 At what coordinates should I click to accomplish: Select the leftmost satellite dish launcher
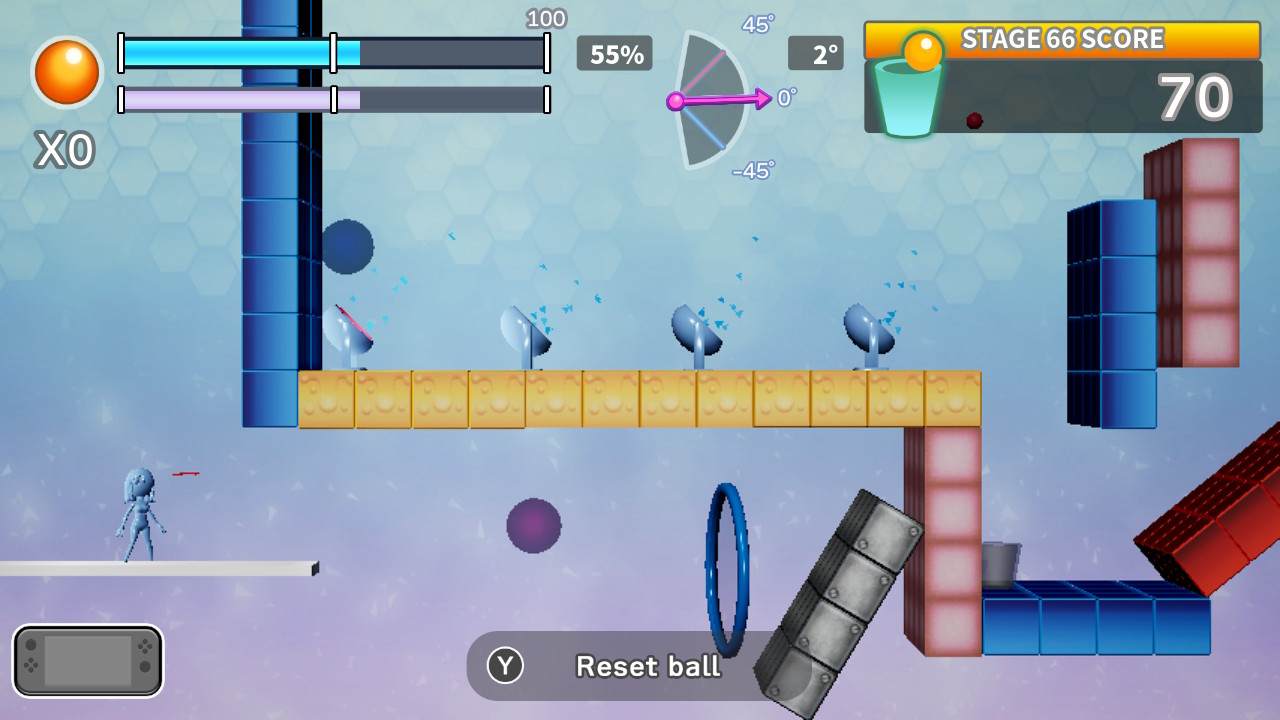348,330
